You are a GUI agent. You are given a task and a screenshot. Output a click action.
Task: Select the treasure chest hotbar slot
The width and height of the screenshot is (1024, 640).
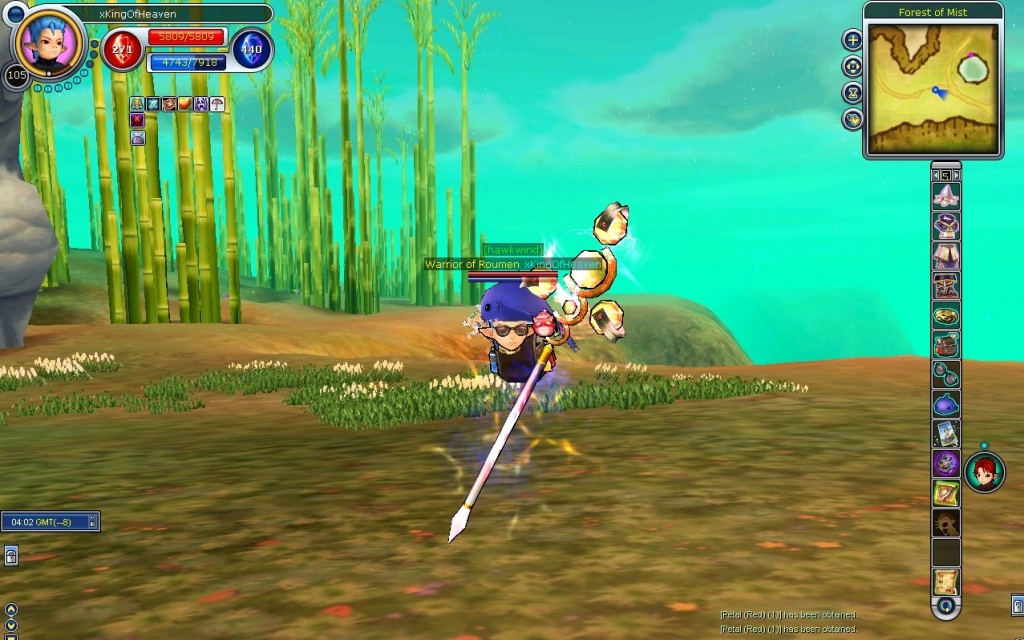946,345
